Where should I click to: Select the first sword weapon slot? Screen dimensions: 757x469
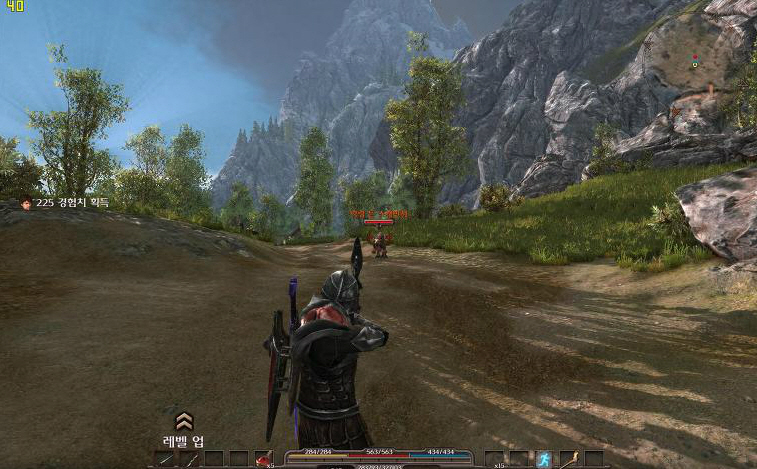click(x=165, y=459)
